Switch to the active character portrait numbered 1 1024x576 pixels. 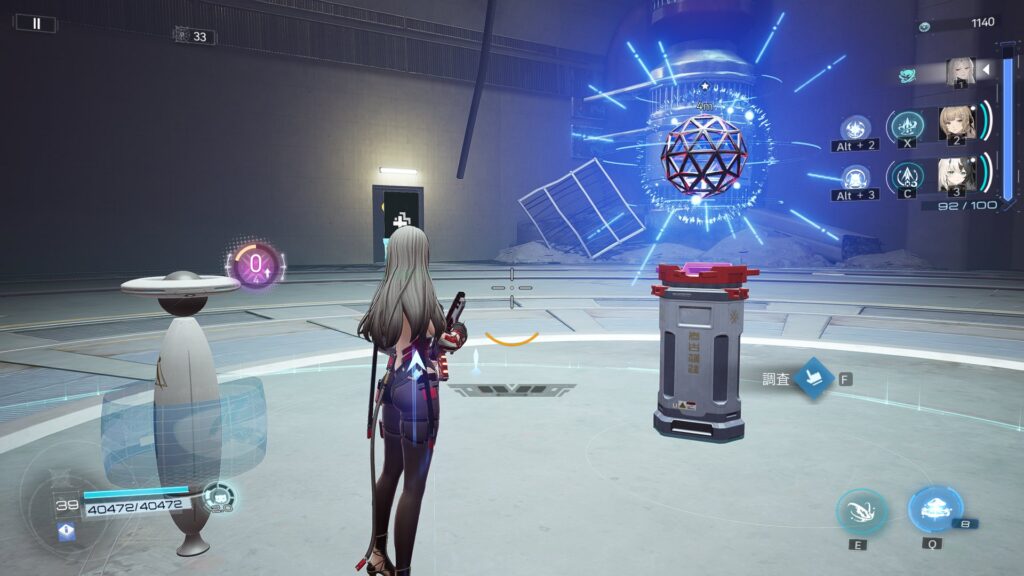961,71
